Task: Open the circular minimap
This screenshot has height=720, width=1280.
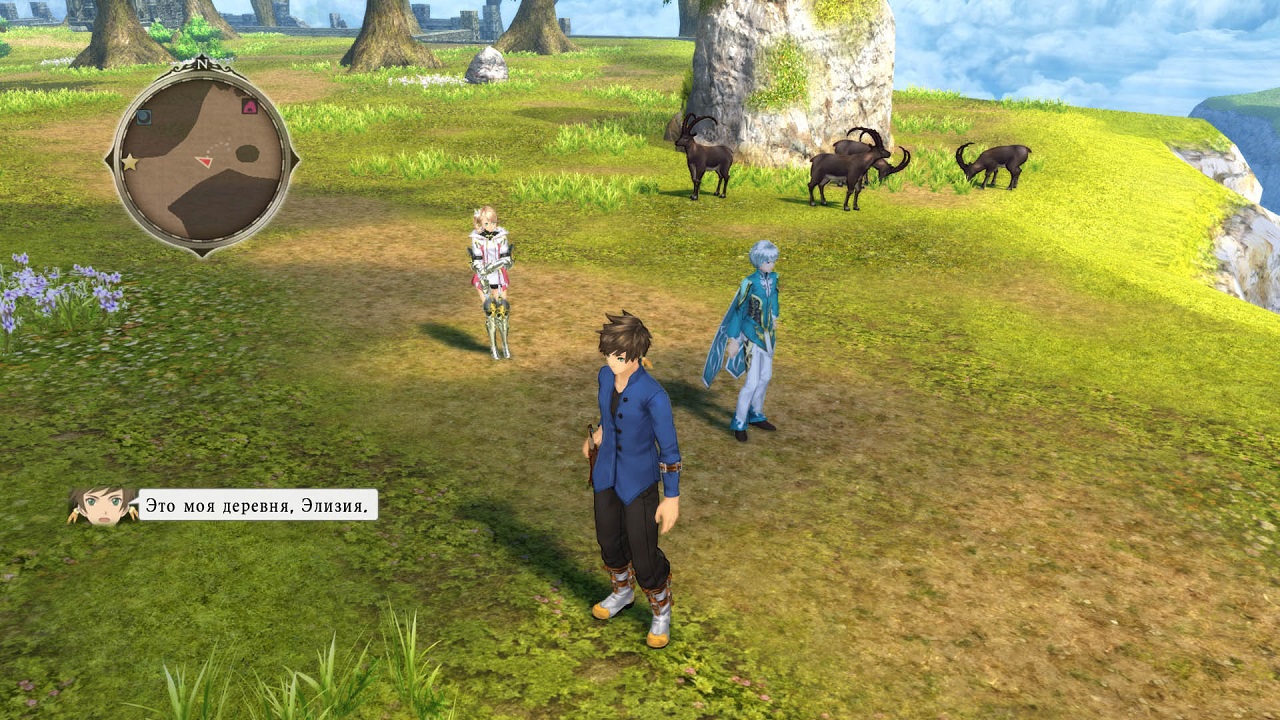Action: click(x=202, y=160)
